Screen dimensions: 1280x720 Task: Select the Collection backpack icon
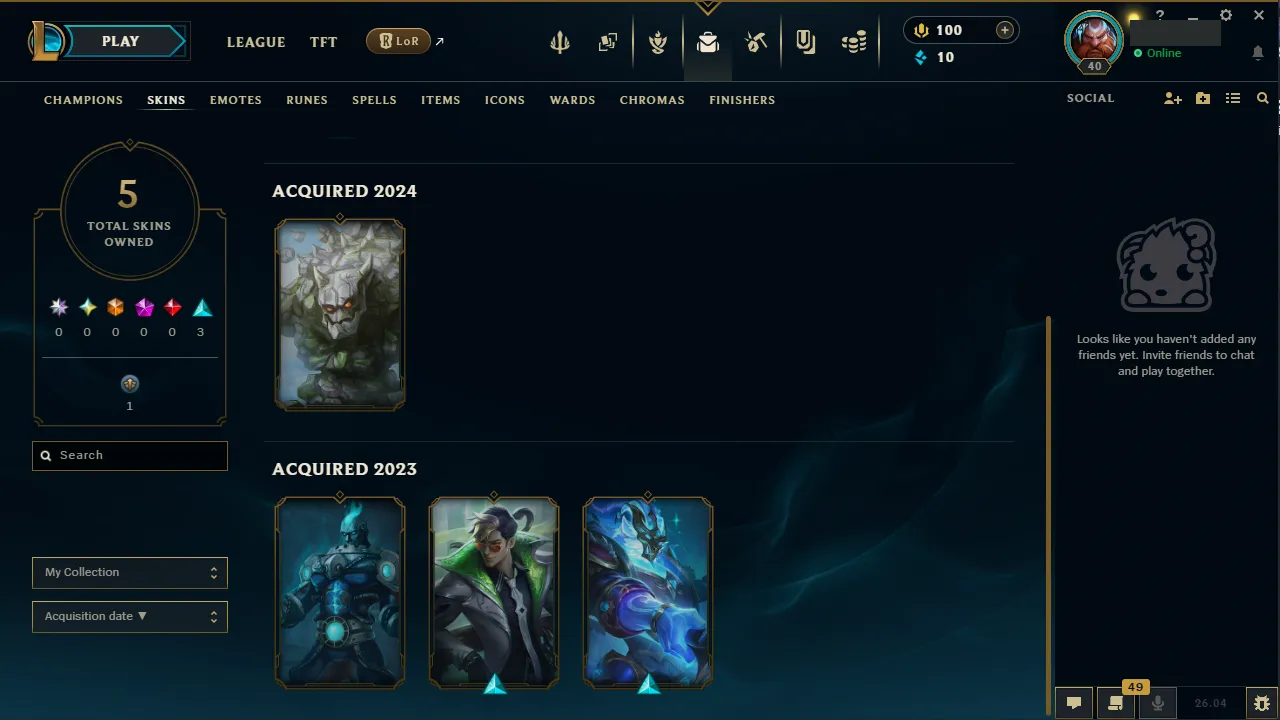tap(708, 41)
